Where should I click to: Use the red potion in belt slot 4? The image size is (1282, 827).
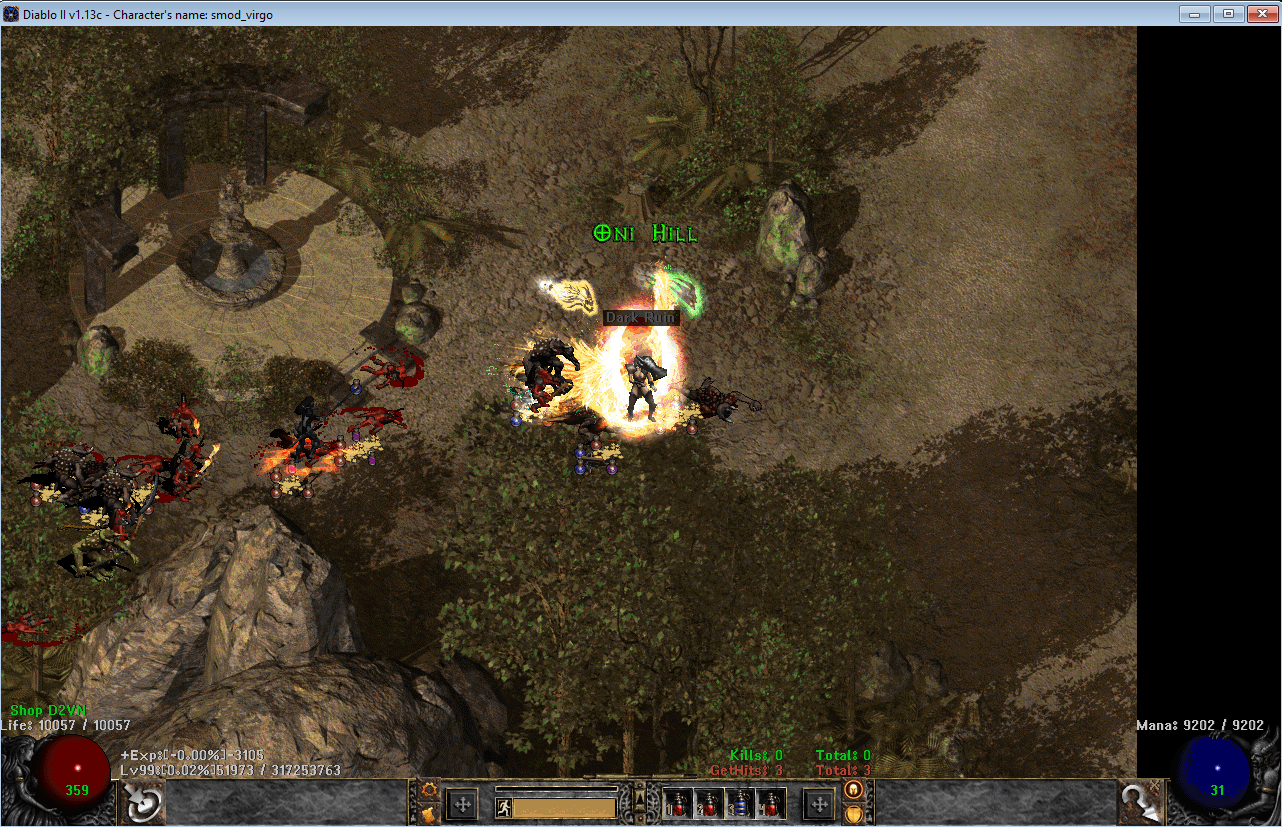pos(769,804)
